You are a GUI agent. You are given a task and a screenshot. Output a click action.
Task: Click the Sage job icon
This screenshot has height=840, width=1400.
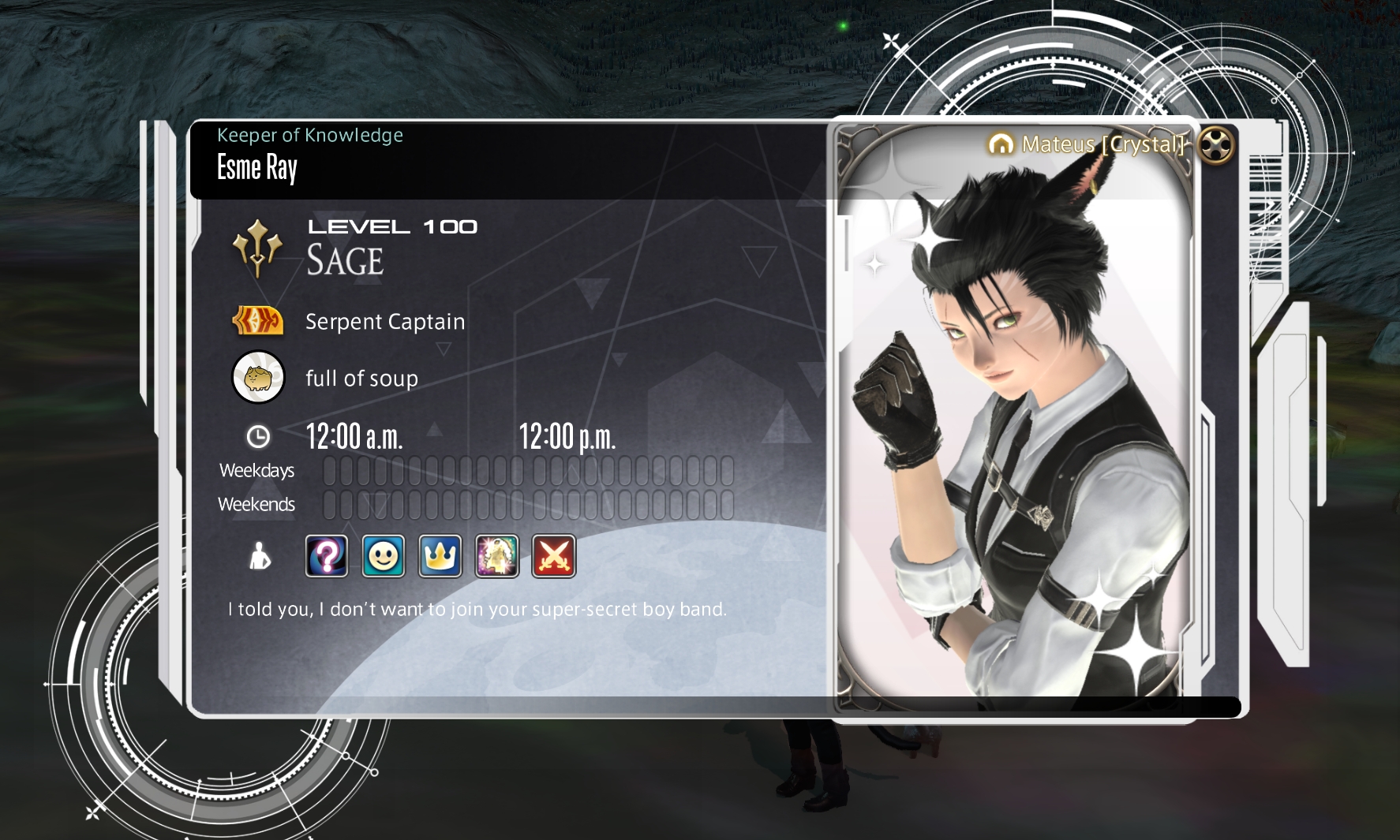(257, 248)
